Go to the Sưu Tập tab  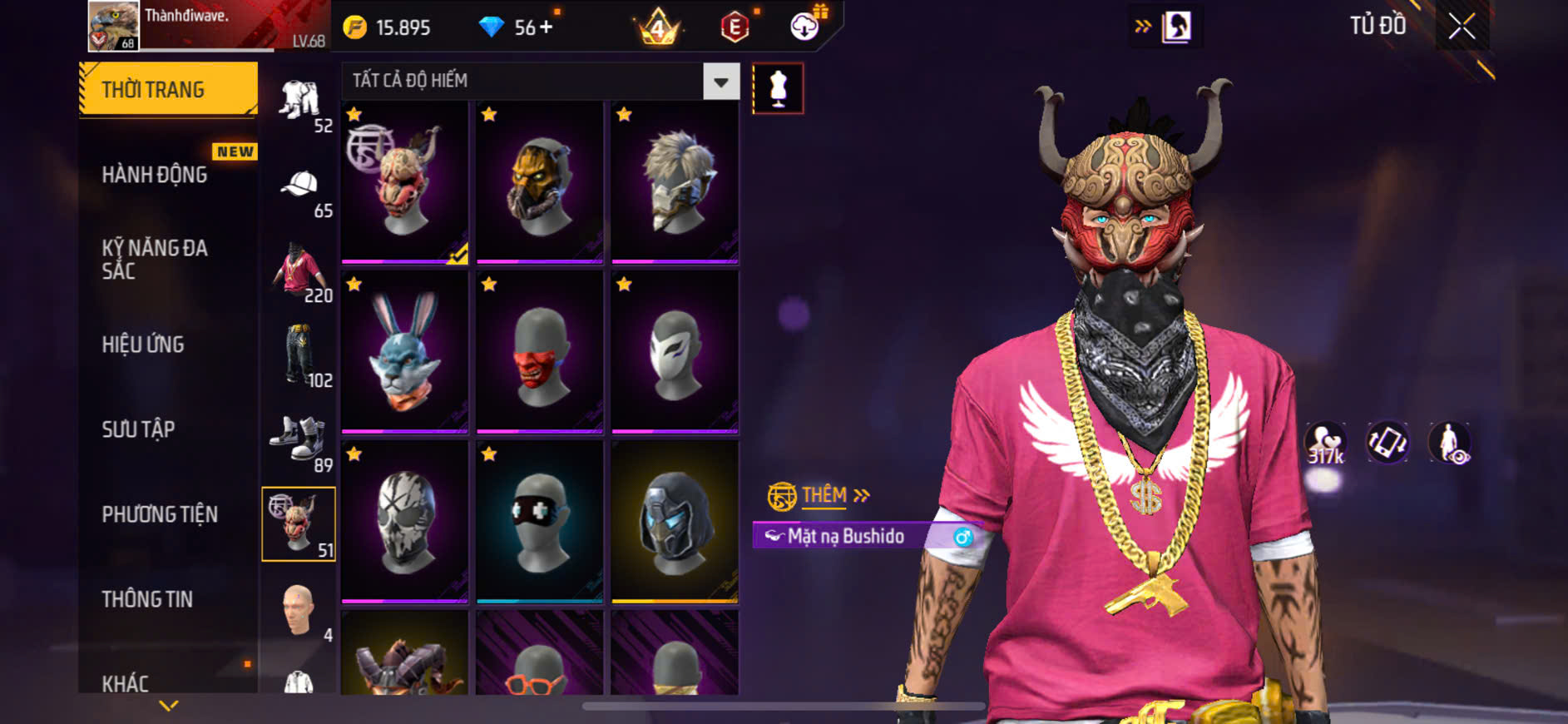139,429
